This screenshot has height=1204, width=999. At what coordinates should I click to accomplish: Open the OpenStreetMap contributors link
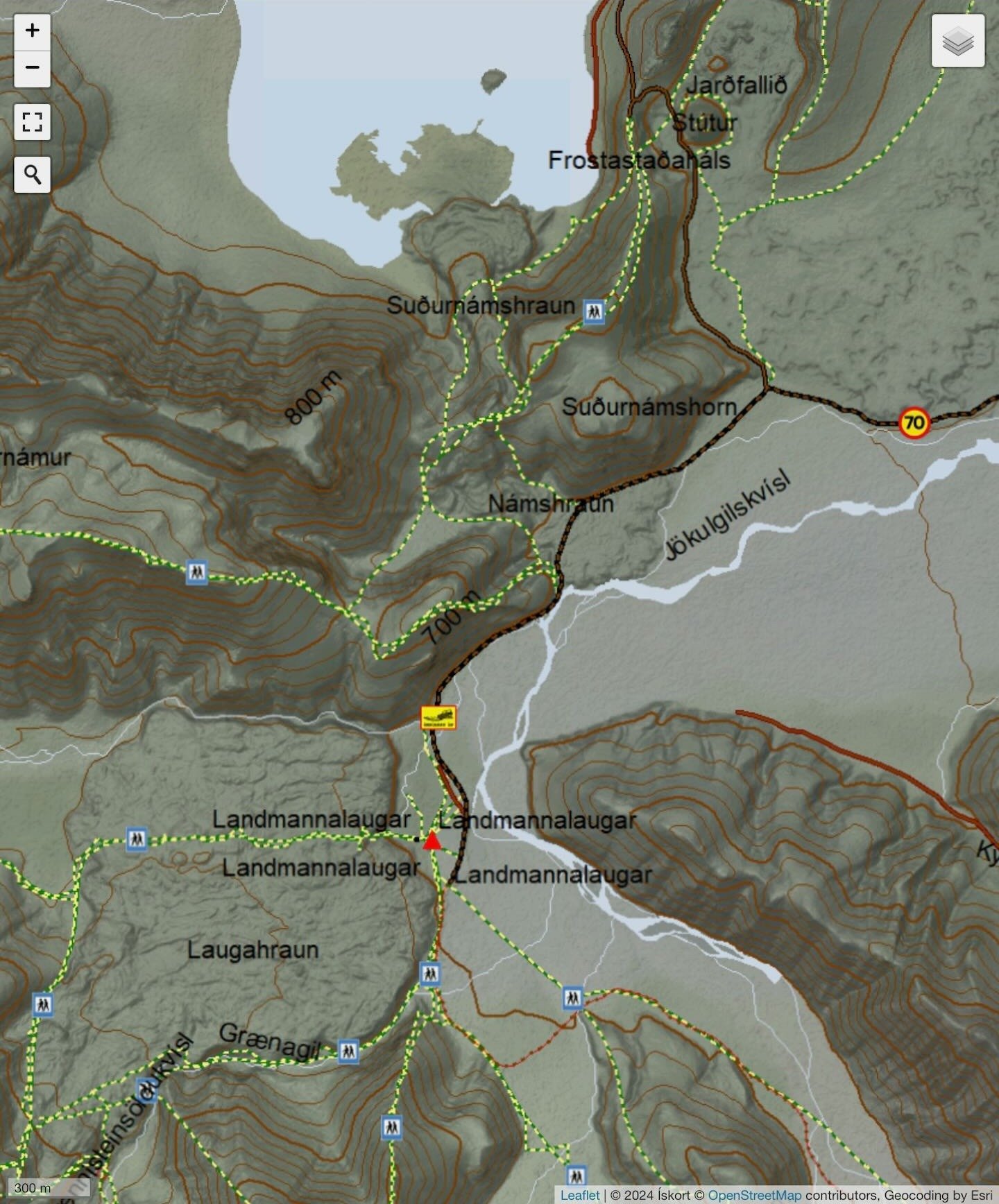pyautogui.click(x=754, y=1195)
